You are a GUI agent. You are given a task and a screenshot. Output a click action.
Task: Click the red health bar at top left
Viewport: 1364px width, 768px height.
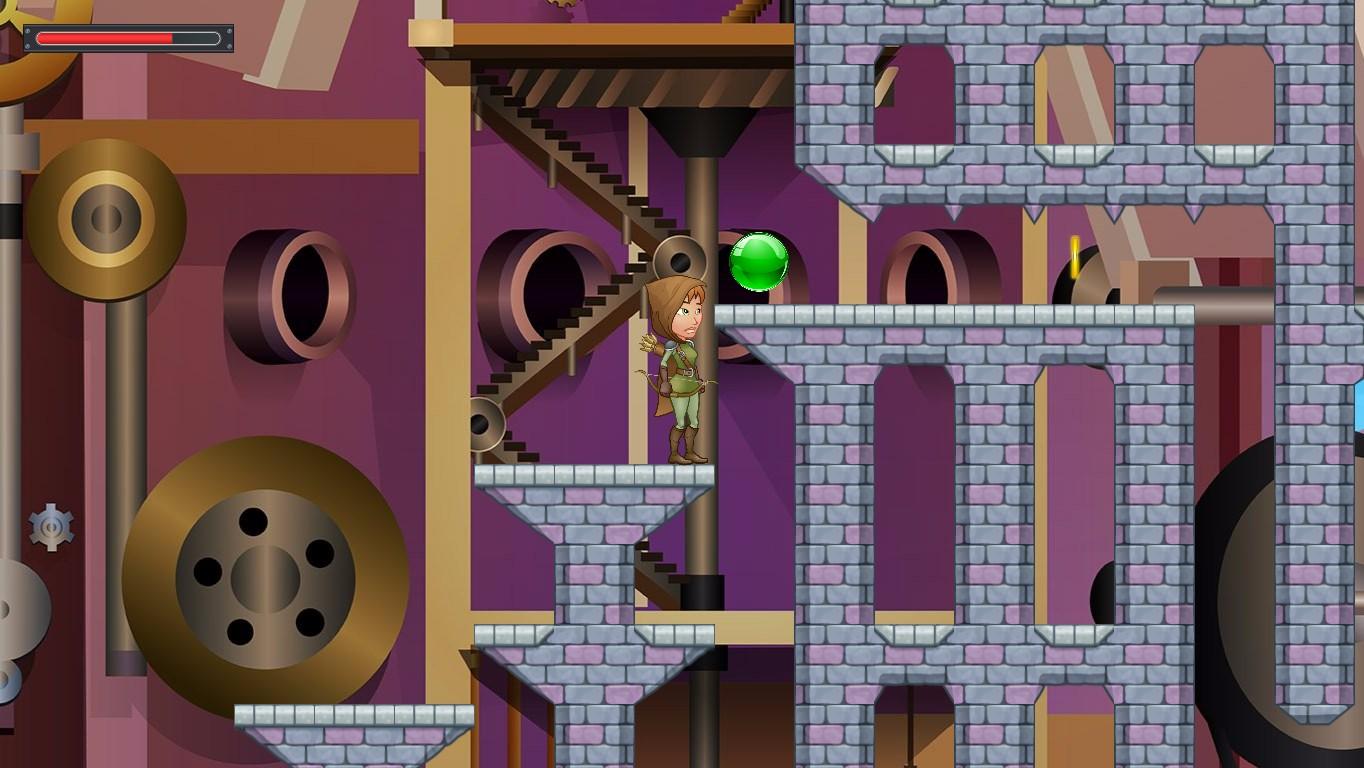pos(105,38)
